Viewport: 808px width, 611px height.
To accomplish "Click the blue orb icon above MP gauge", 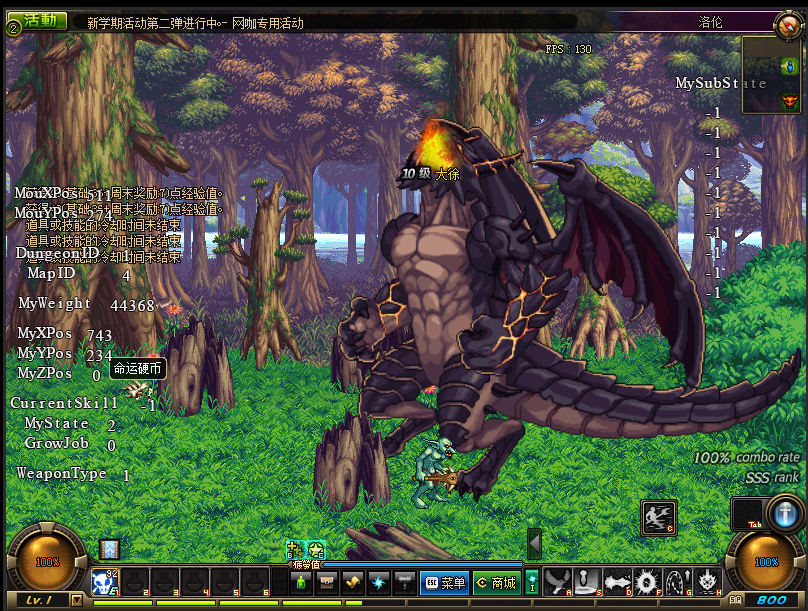I will coord(787,514).
